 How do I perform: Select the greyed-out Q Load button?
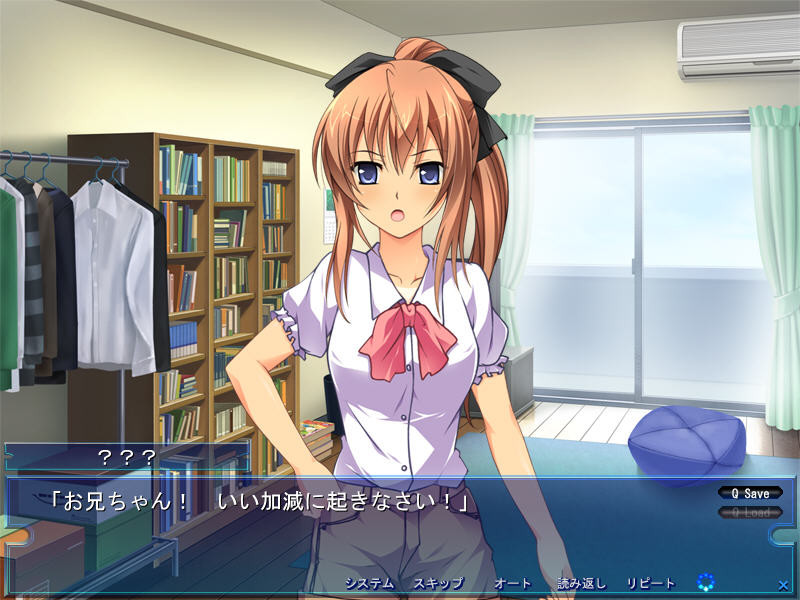[x=749, y=512]
